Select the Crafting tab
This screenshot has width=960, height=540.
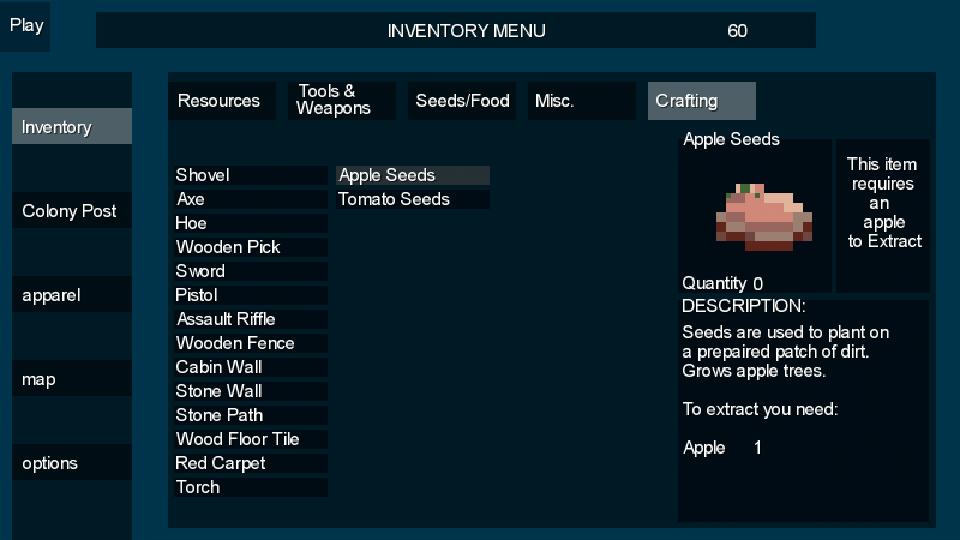click(x=701, y=101)
